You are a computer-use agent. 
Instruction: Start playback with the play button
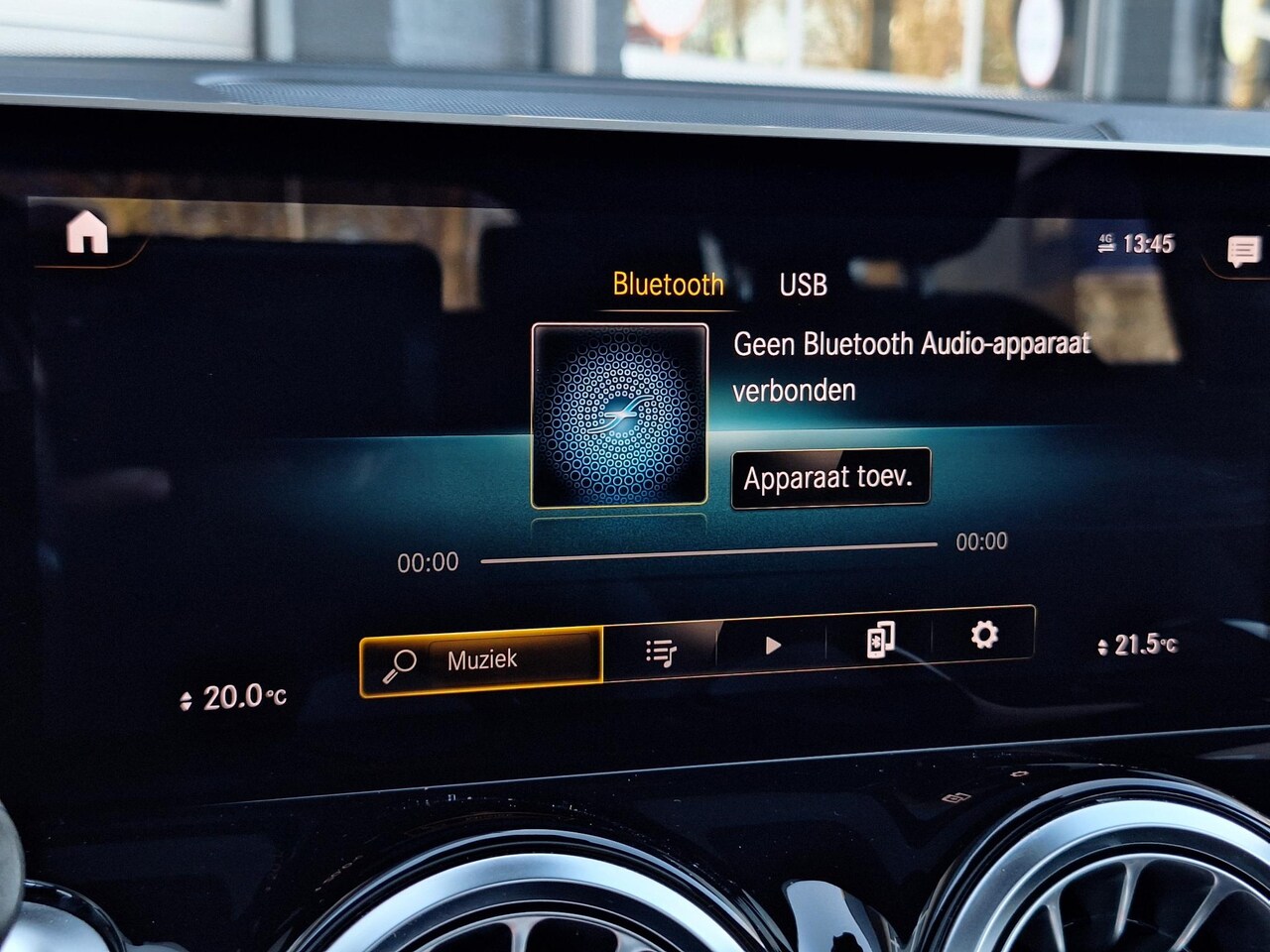(x=773, y=646)
